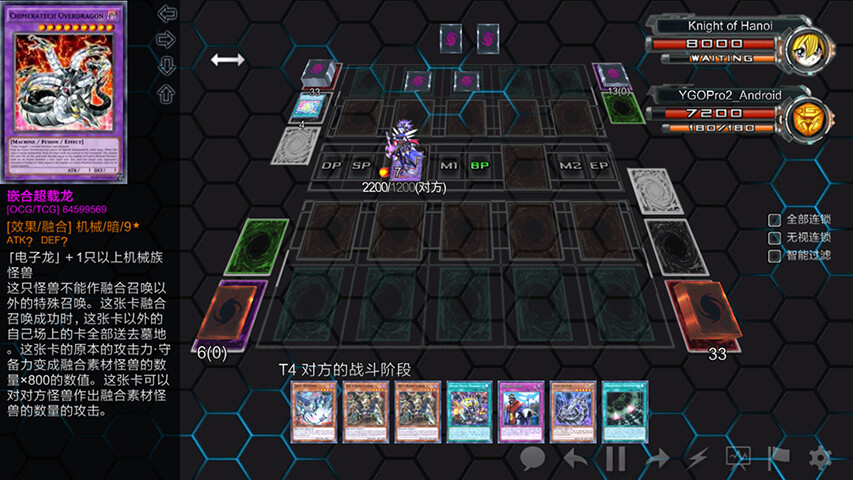Click the left arrow beside card preview
This screenshot has height=480, width=853.
[x=167, y=14]
